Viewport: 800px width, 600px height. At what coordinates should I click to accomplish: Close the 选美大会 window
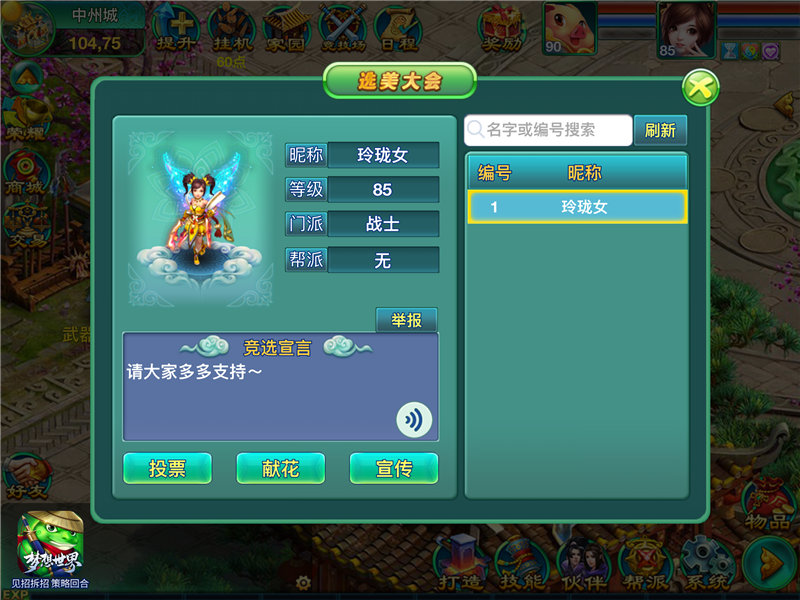(x=701, y=88)
